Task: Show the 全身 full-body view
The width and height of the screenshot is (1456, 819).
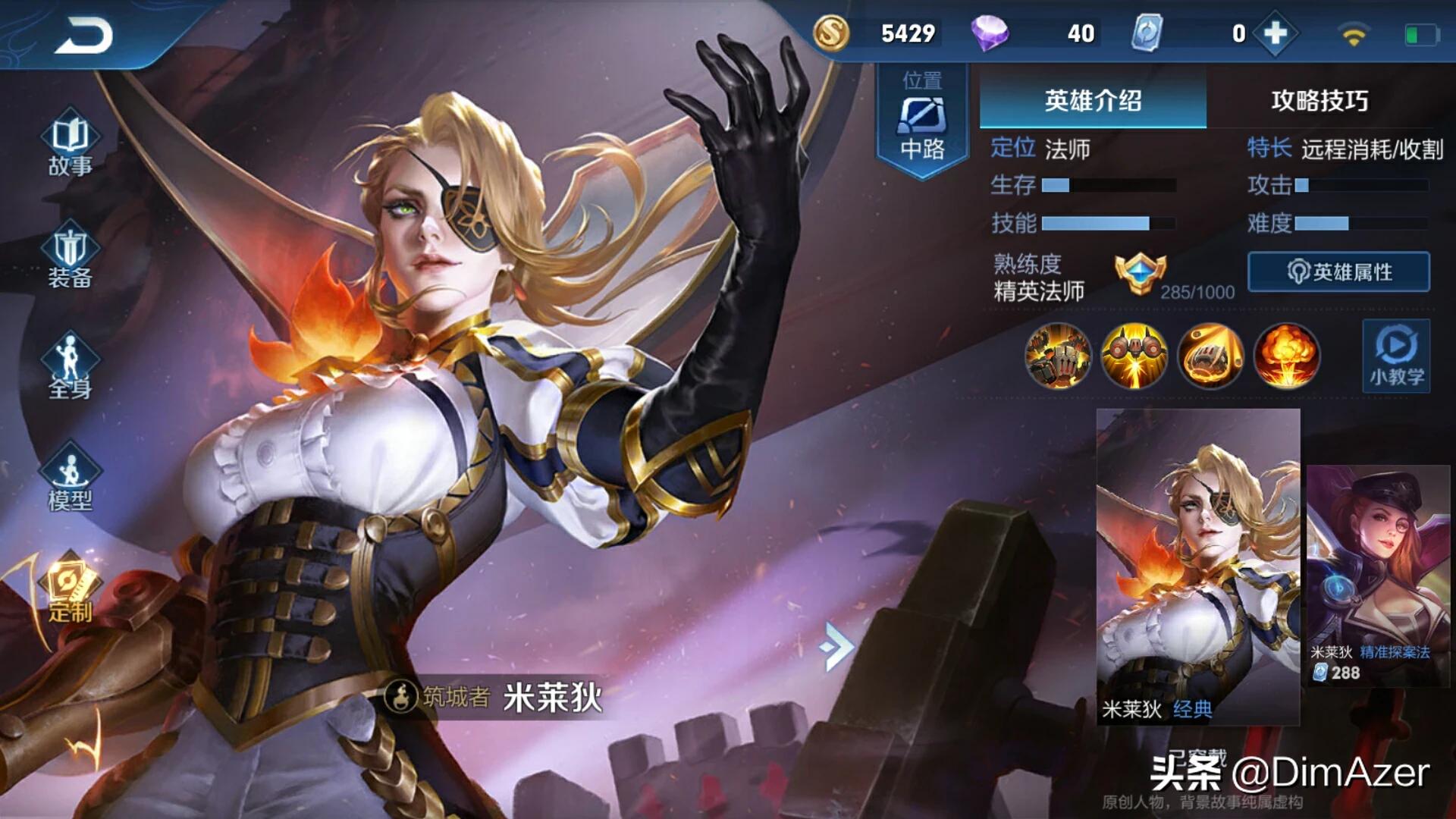Action: pos(70,368)
